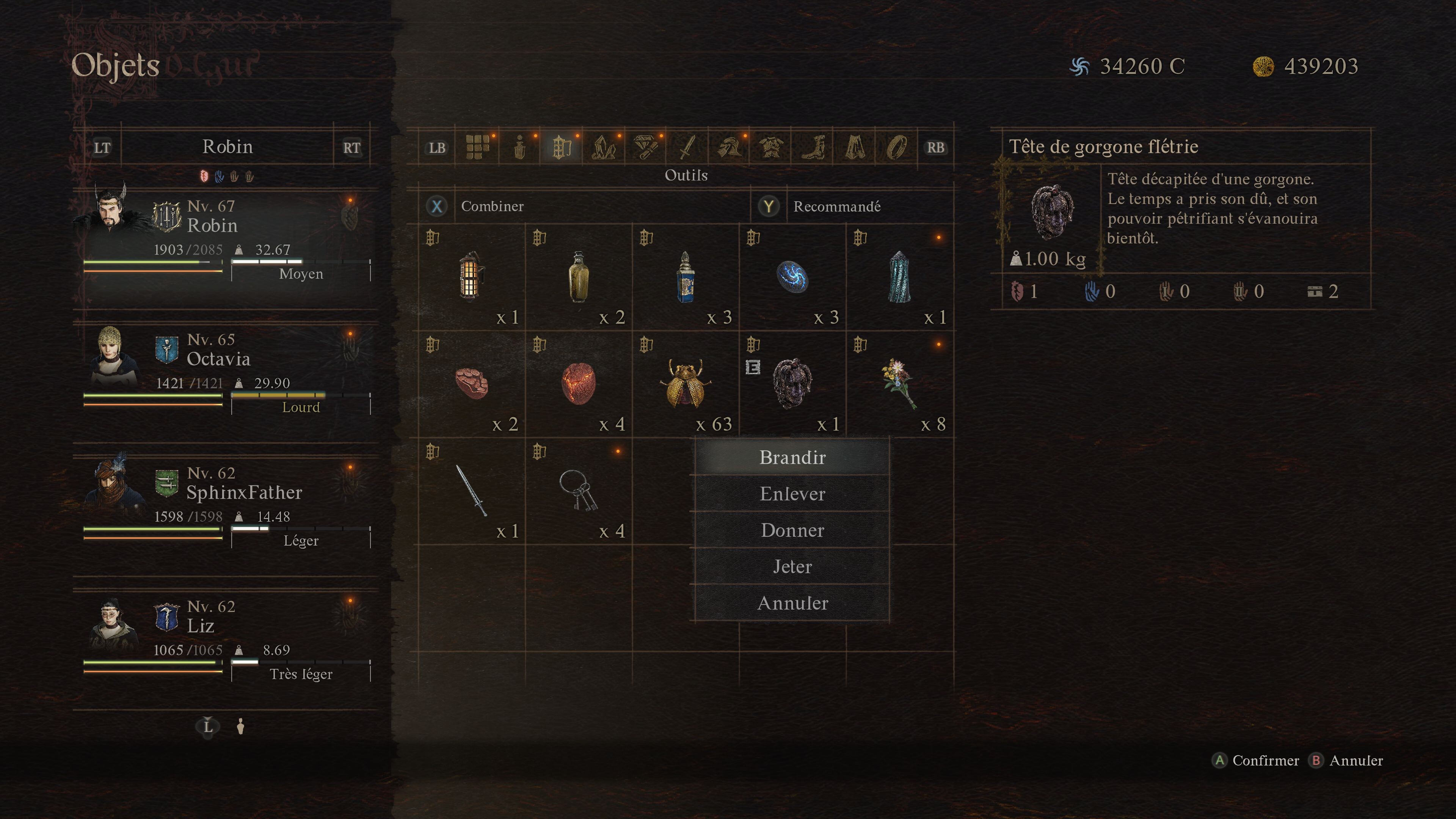This screenshot has width=1456, height=819.
Task: Select the yellow-green flask slot
Action: [x=578, y=277]
